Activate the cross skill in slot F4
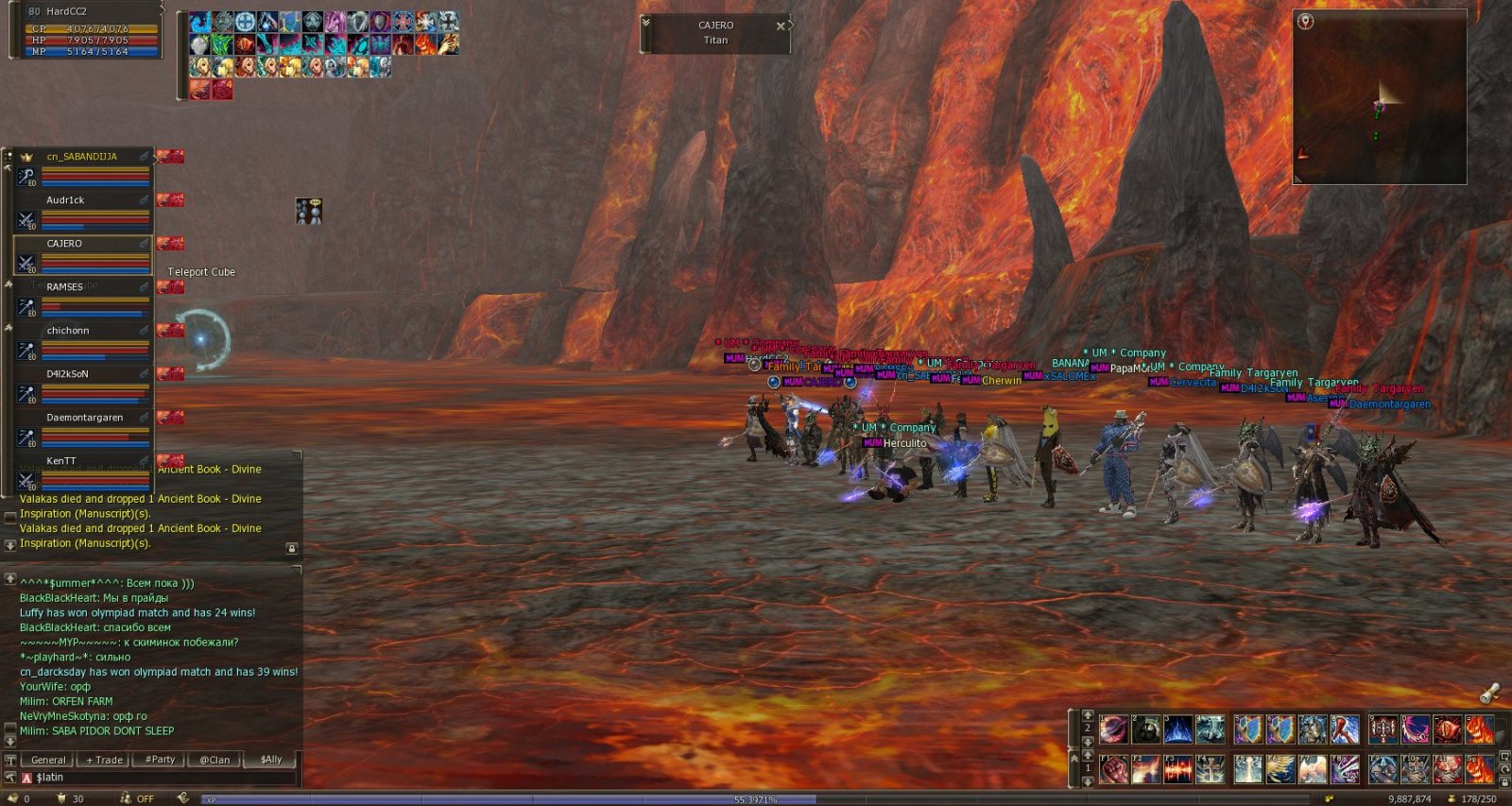 (x=1211, y=770)
